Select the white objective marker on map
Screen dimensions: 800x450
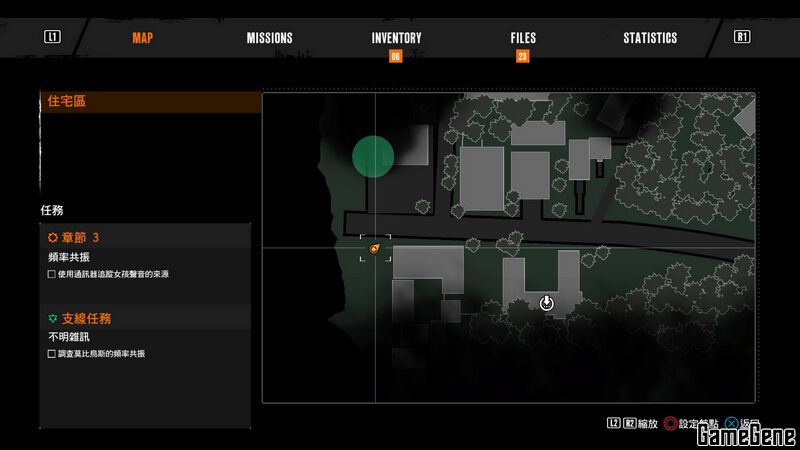547,302
